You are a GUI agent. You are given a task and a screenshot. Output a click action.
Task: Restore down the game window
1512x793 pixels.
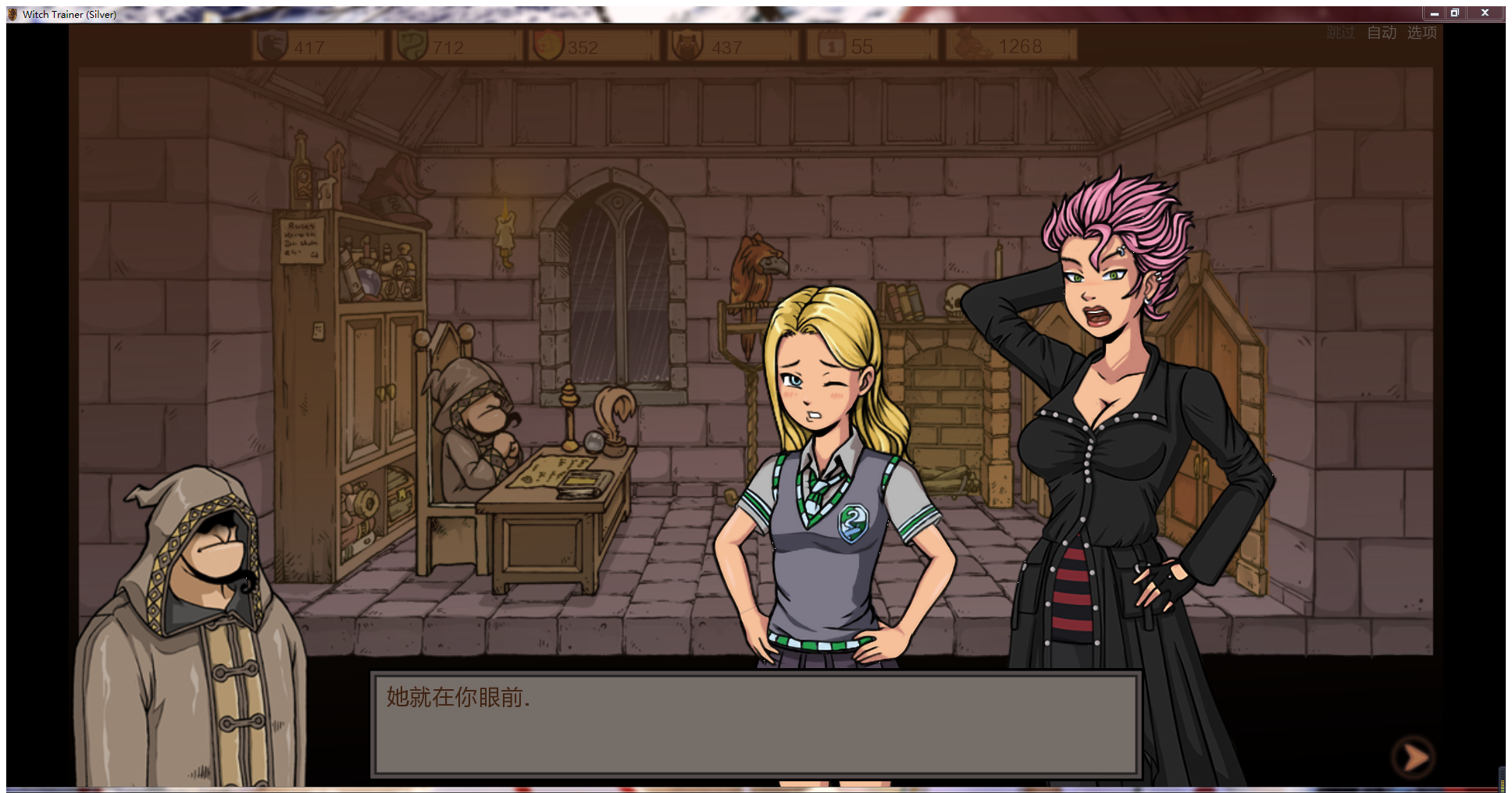click(x=1455, y=13)
